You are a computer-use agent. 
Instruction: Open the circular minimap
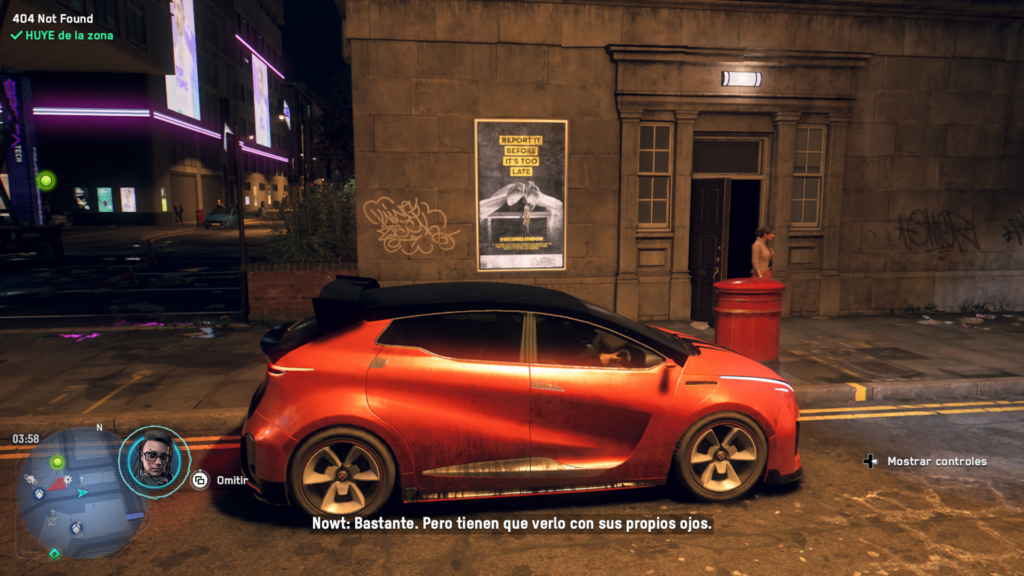click(x=78, y=492)
